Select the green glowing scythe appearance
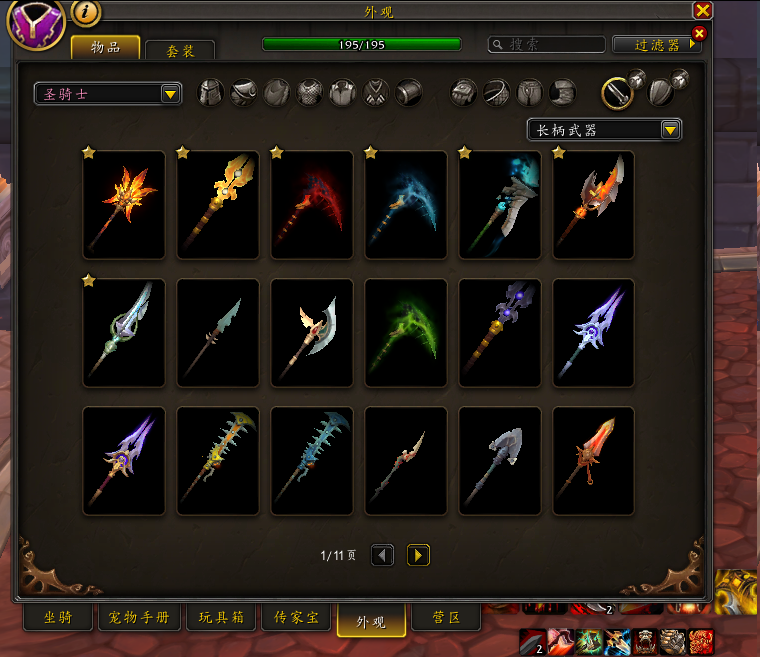760x657 pixels. (406, 333)
